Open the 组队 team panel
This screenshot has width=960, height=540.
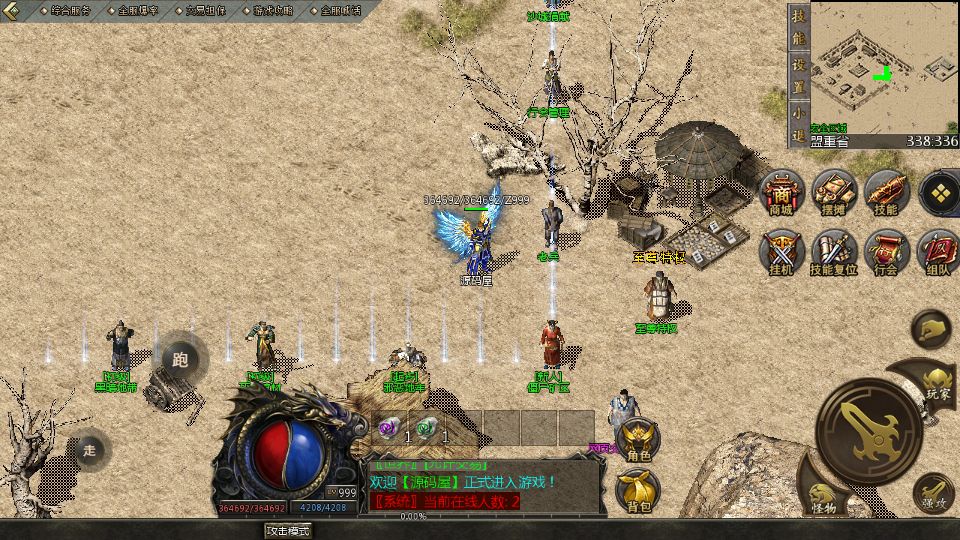pos(938,252)
